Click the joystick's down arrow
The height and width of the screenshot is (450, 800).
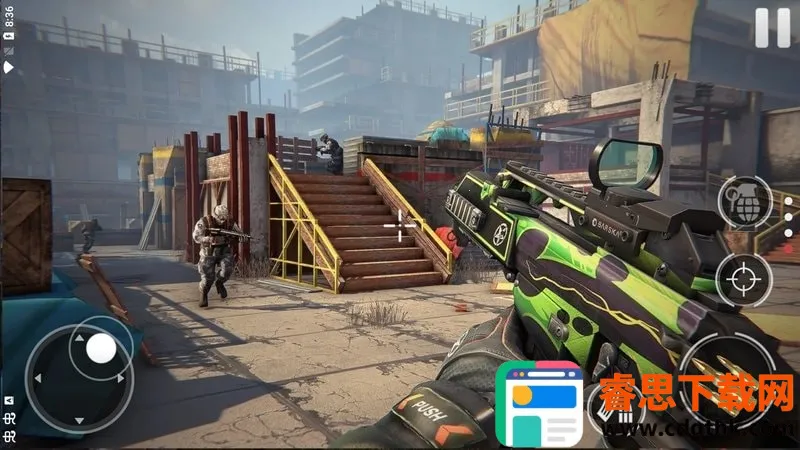(x=80, y=420)
